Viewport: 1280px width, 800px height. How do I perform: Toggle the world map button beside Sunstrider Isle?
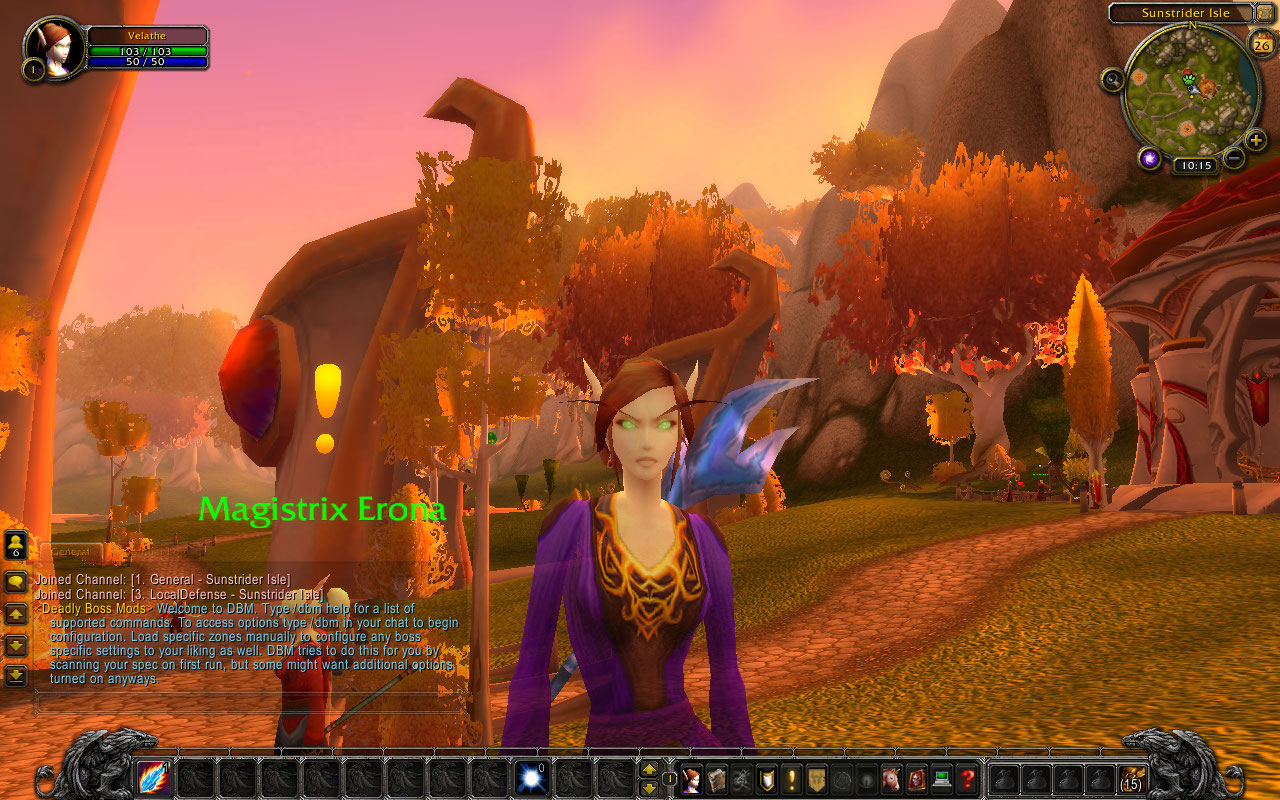[1264, 13]
